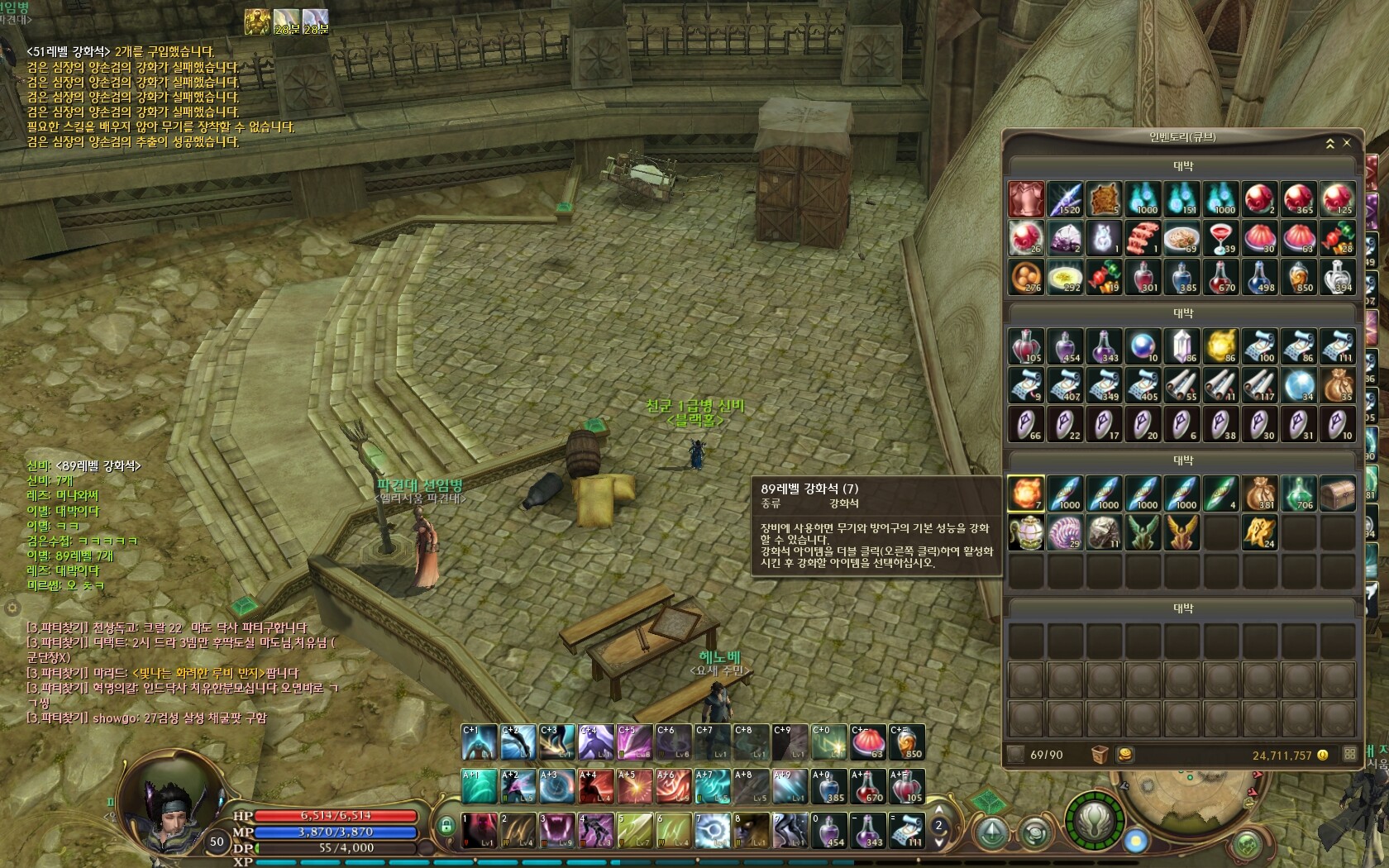Screen dimensions: 1389x868
Task: Select the plate of noodles food item
Action: pos(1181,238)
